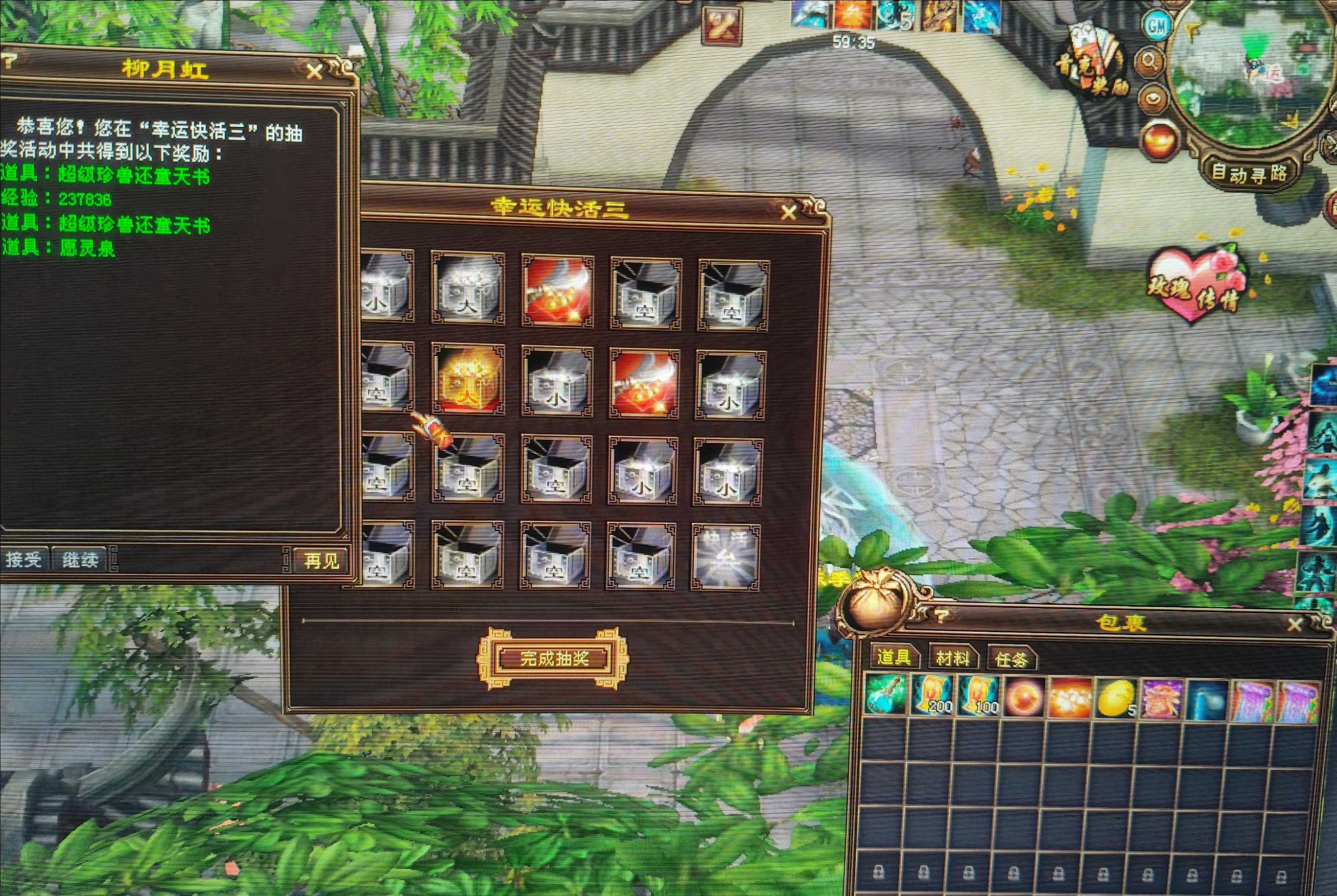Viewport: 1337px width, 896px height.
Task: Choose 继续 to continue the dialogue
Action: click(x=80, y=559)
